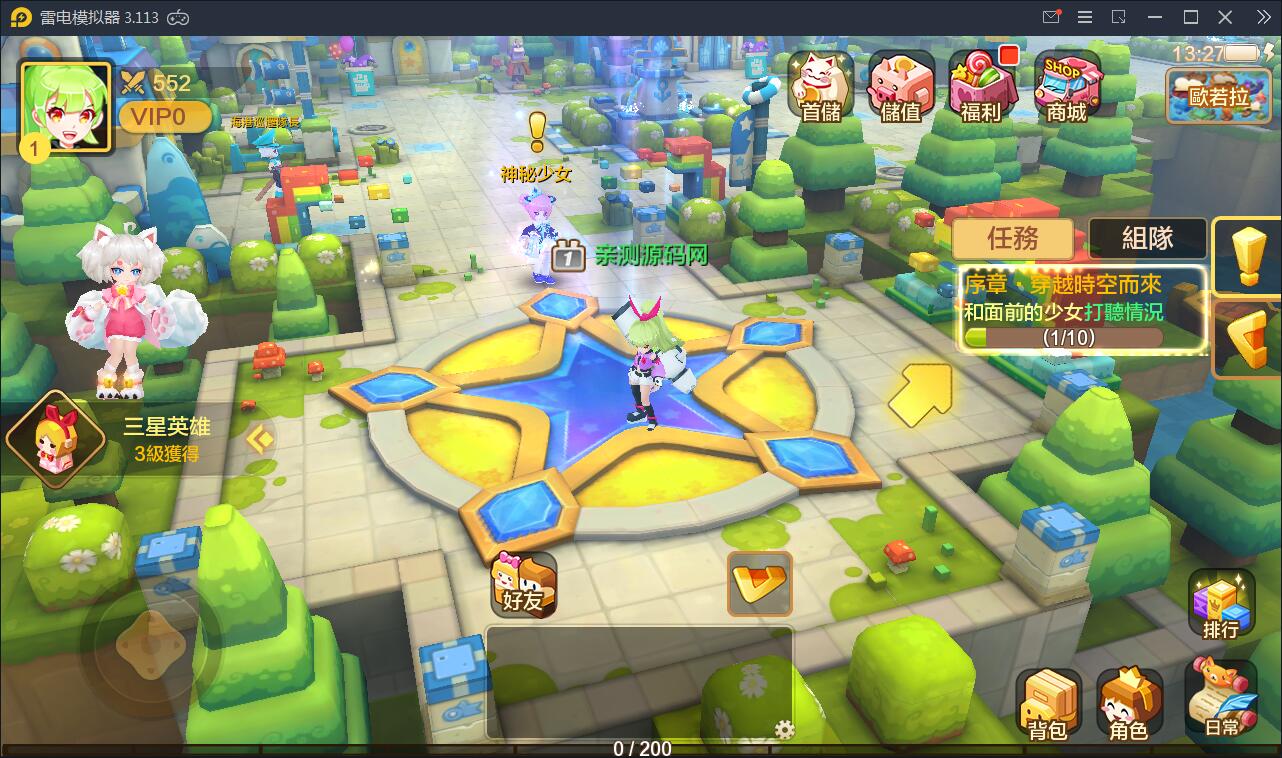Open the 好友 friends icon

524,585
